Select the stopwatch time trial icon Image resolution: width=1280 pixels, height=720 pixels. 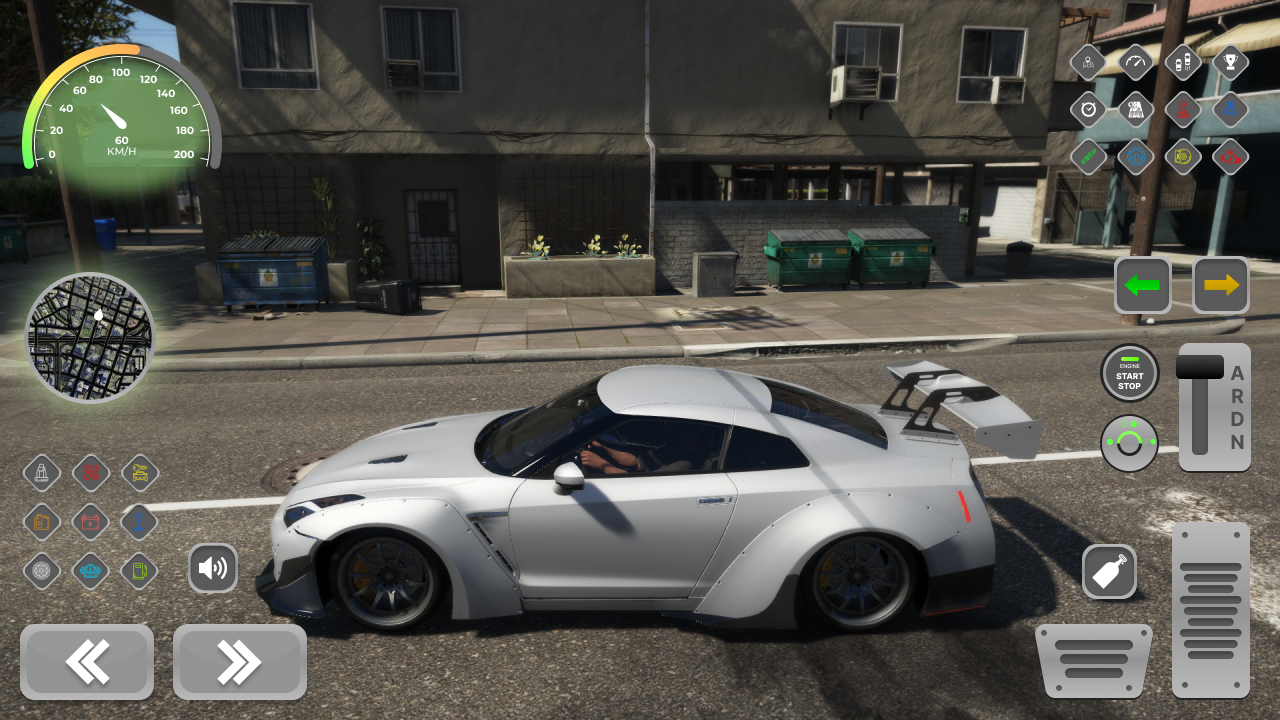coord(1088,109)
